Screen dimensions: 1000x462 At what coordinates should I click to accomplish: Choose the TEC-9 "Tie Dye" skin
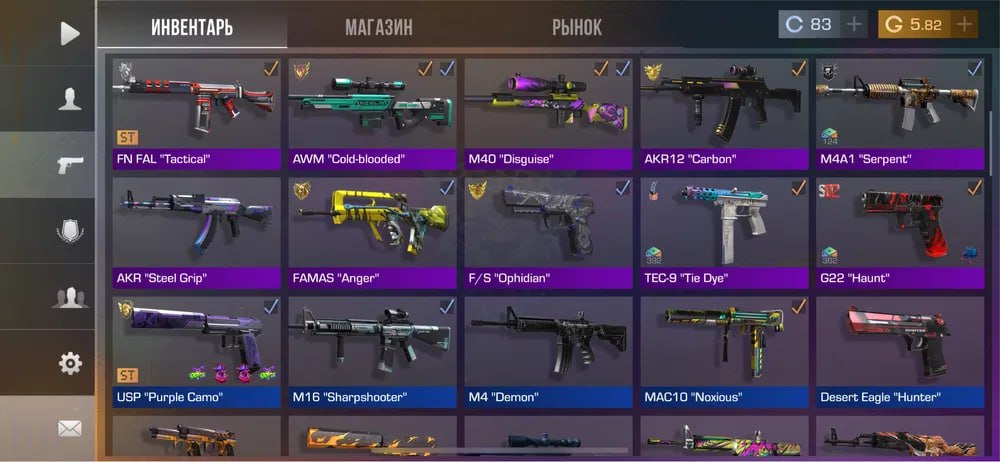pyautogui.click(x=724, y=231)
